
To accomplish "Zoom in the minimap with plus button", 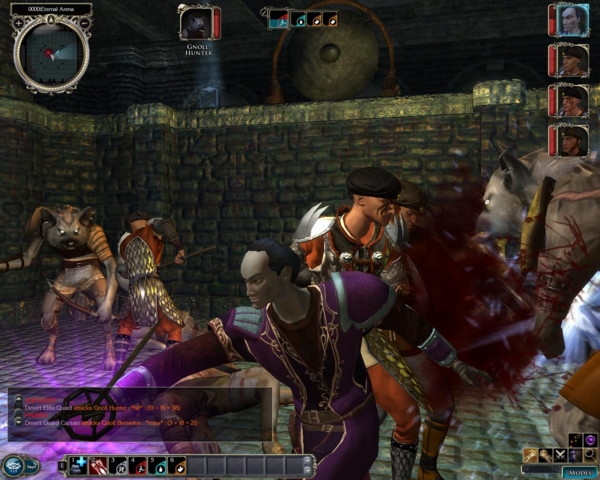I will (x=17, y=20).
